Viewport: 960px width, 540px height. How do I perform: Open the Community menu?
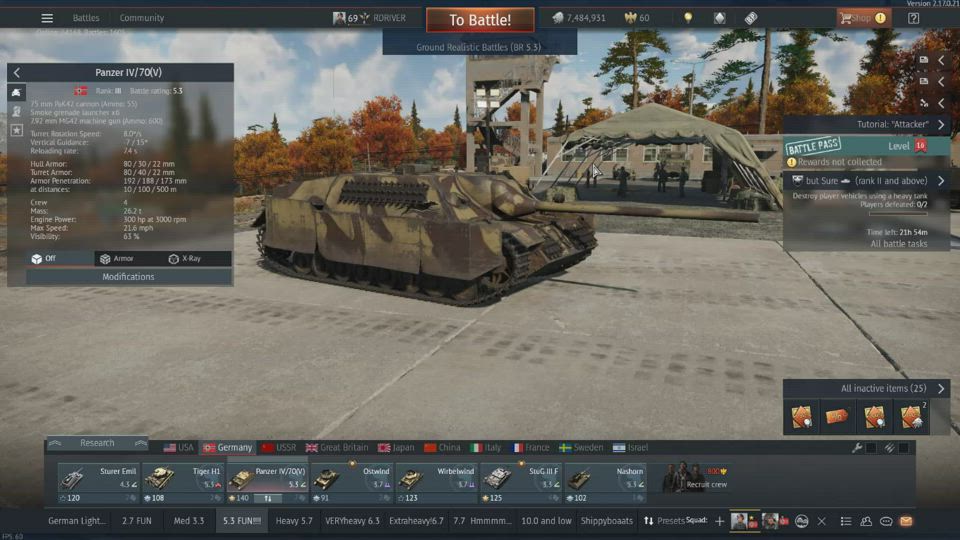tap(142, 18)
